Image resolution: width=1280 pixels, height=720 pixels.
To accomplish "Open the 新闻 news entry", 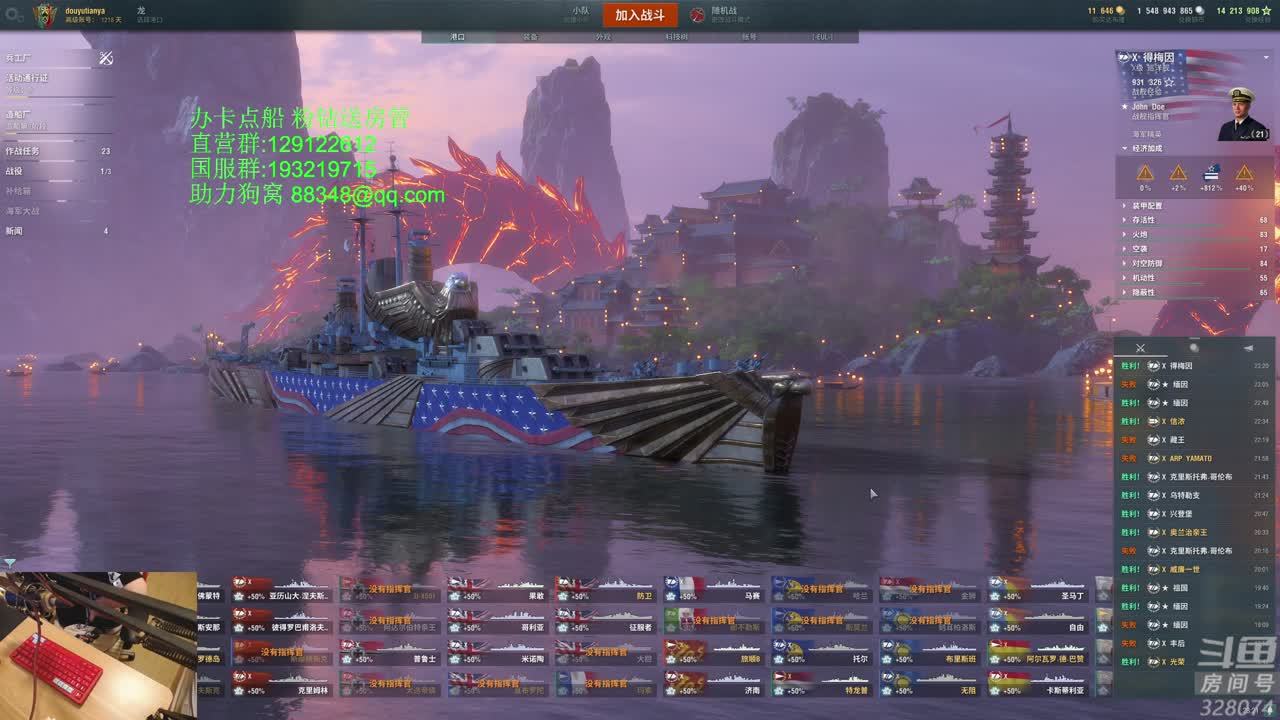I will tap(14, 231).
